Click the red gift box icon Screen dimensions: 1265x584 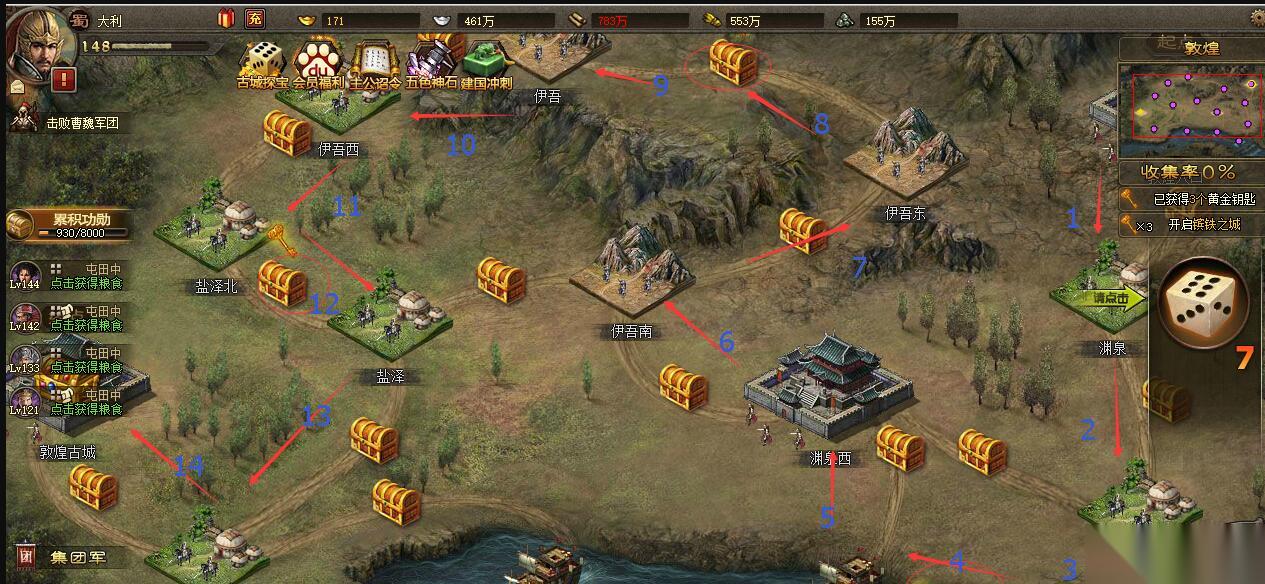pos(224,18)
